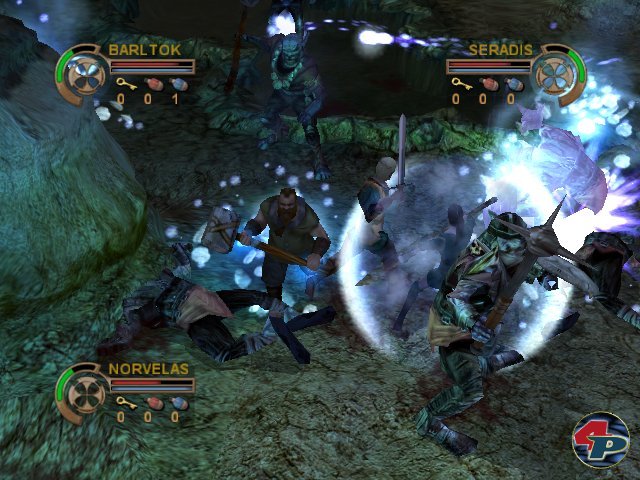Click the 4P logo watermark
This screenshot has height=480, width=640.
click(x=600, y=439)
